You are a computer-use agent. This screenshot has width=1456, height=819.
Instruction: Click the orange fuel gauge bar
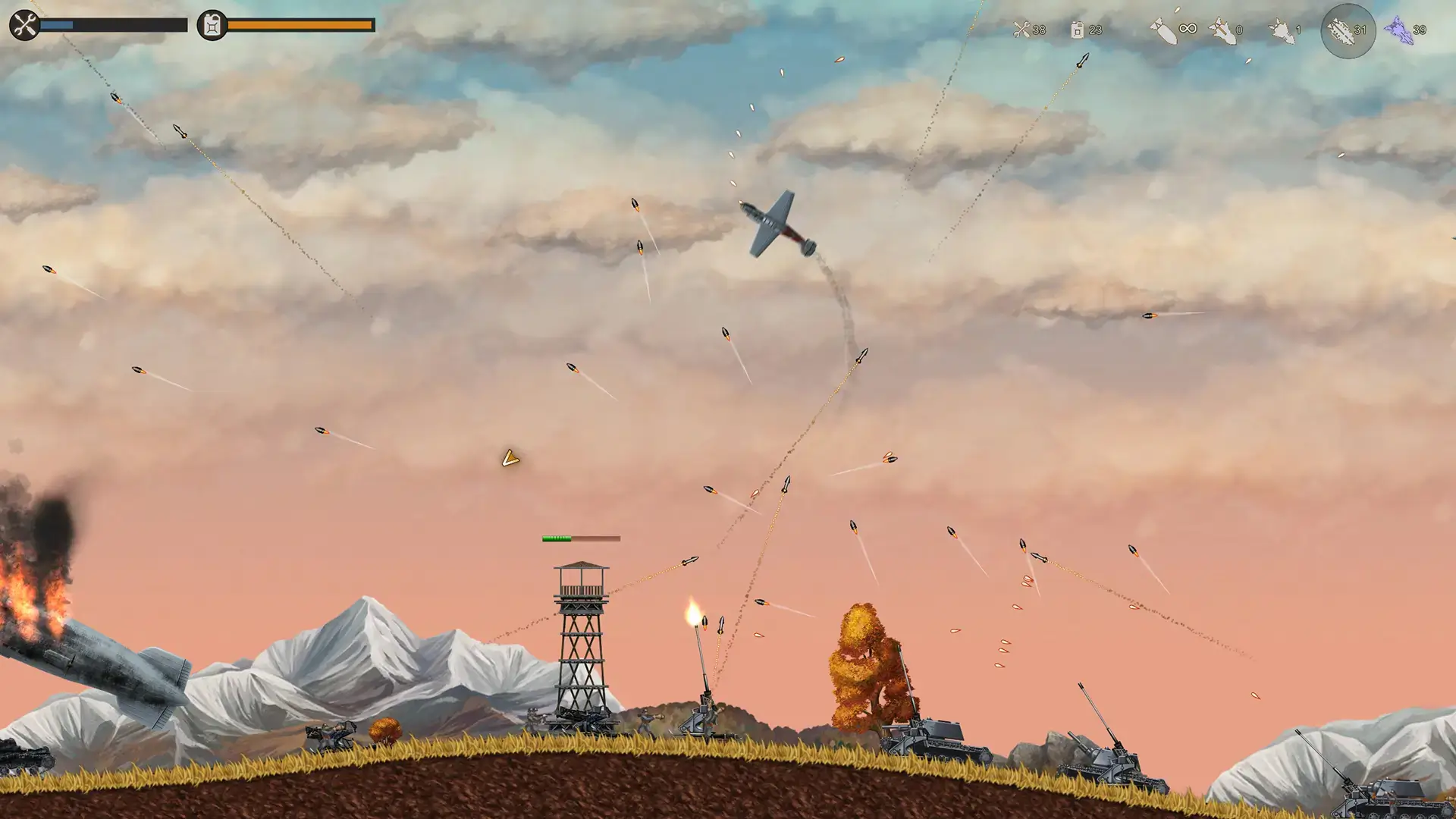pos(300,25)
